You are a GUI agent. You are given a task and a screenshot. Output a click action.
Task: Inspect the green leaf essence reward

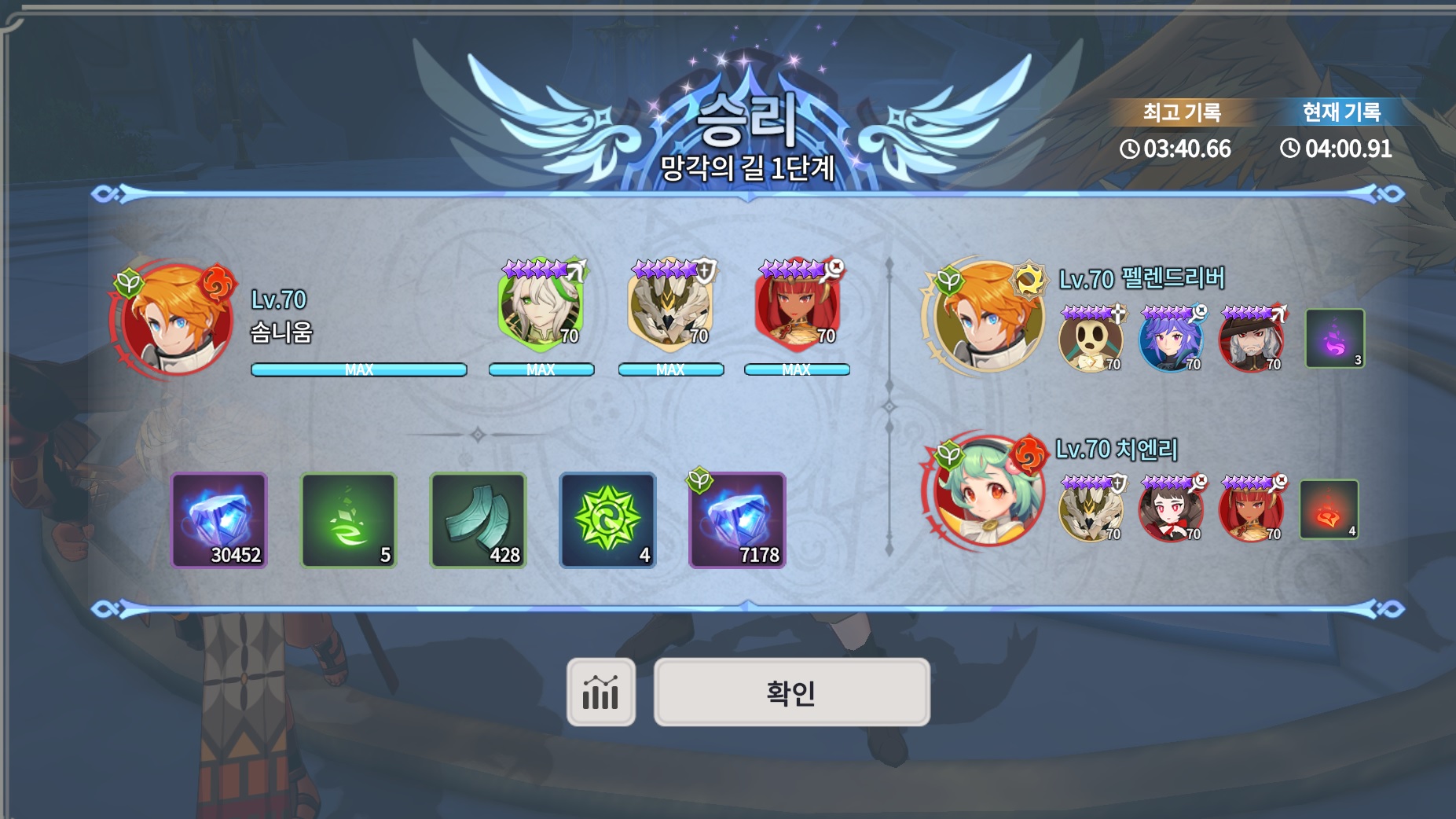[348, 520]
